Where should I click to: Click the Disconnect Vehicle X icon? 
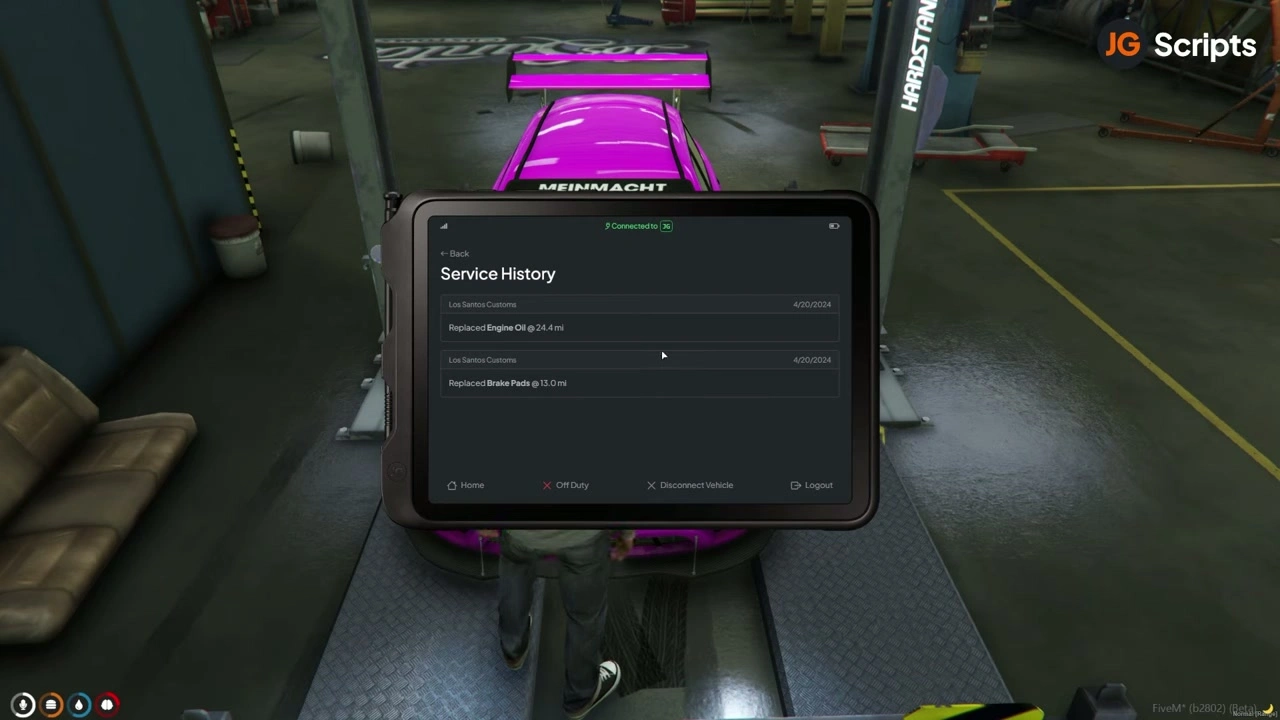(x=651, y=485)
